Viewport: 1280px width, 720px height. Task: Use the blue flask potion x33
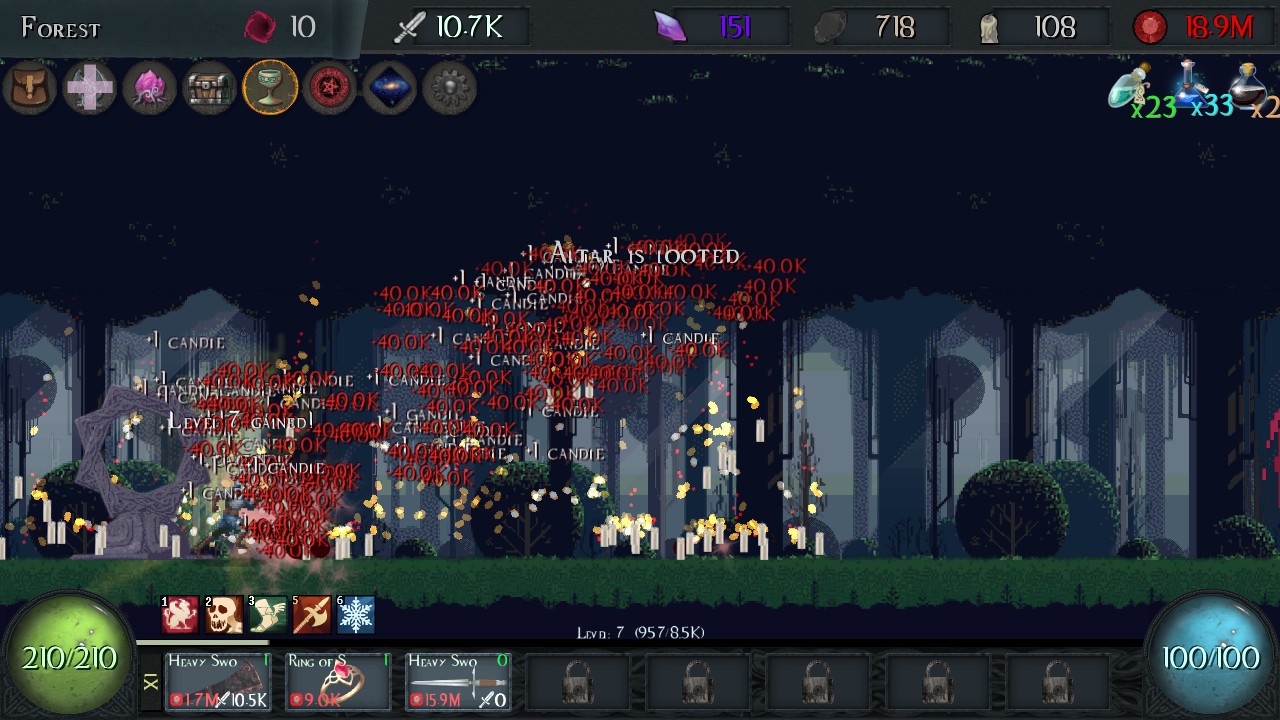[1190, 88]
